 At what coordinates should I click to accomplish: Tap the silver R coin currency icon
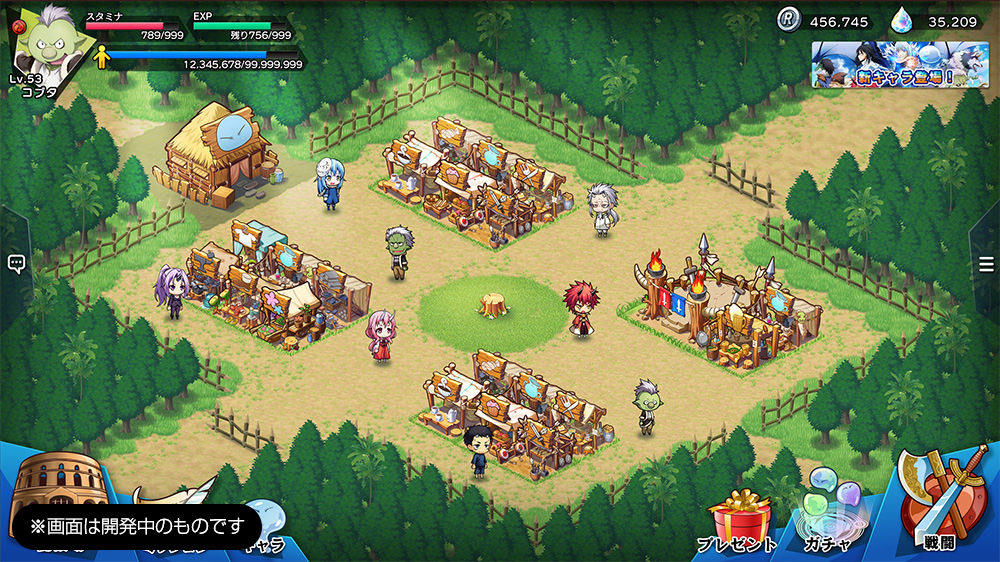(x=790, y=20)
